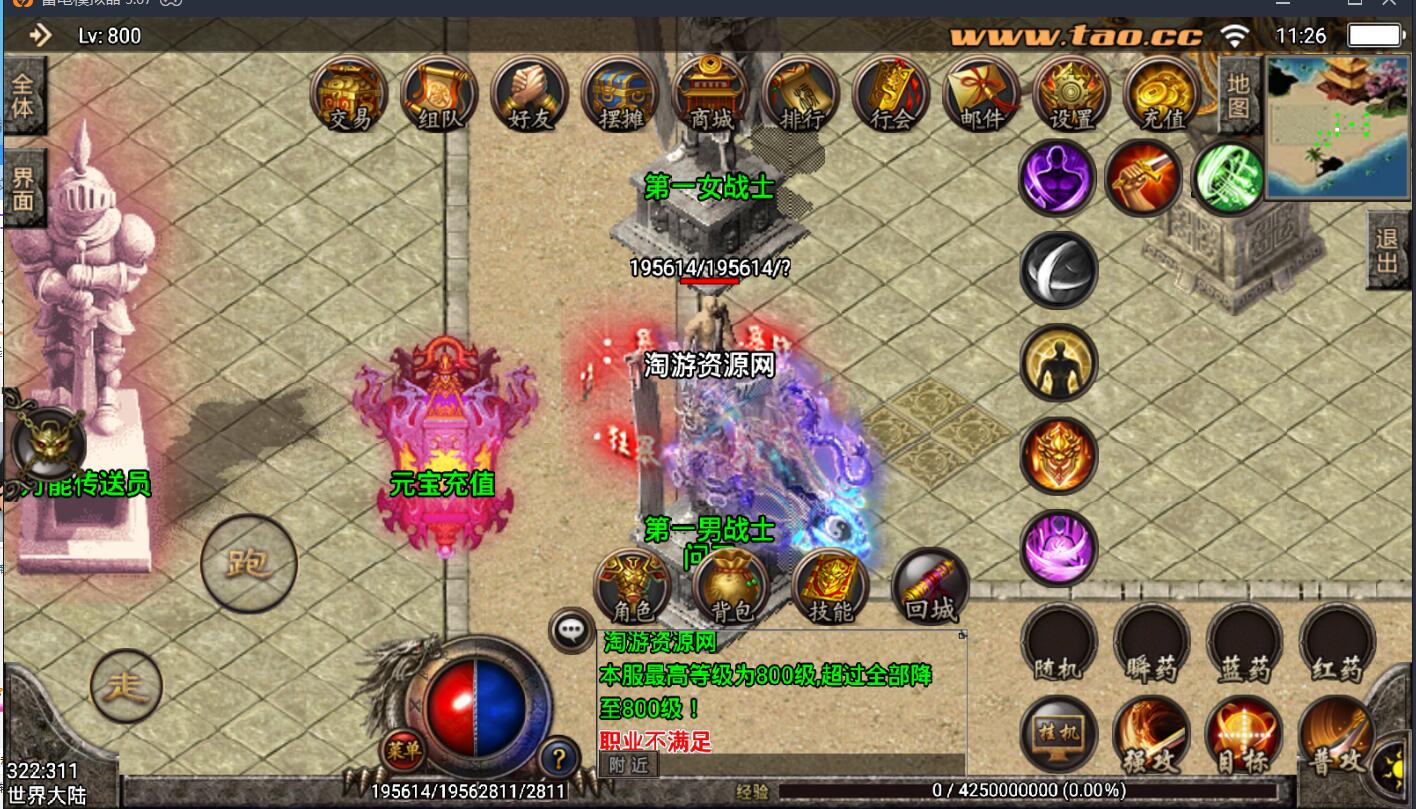The image size is (1416, 809).
Task: Click the 退出 exit button
Action: (x=1387, y=251)
